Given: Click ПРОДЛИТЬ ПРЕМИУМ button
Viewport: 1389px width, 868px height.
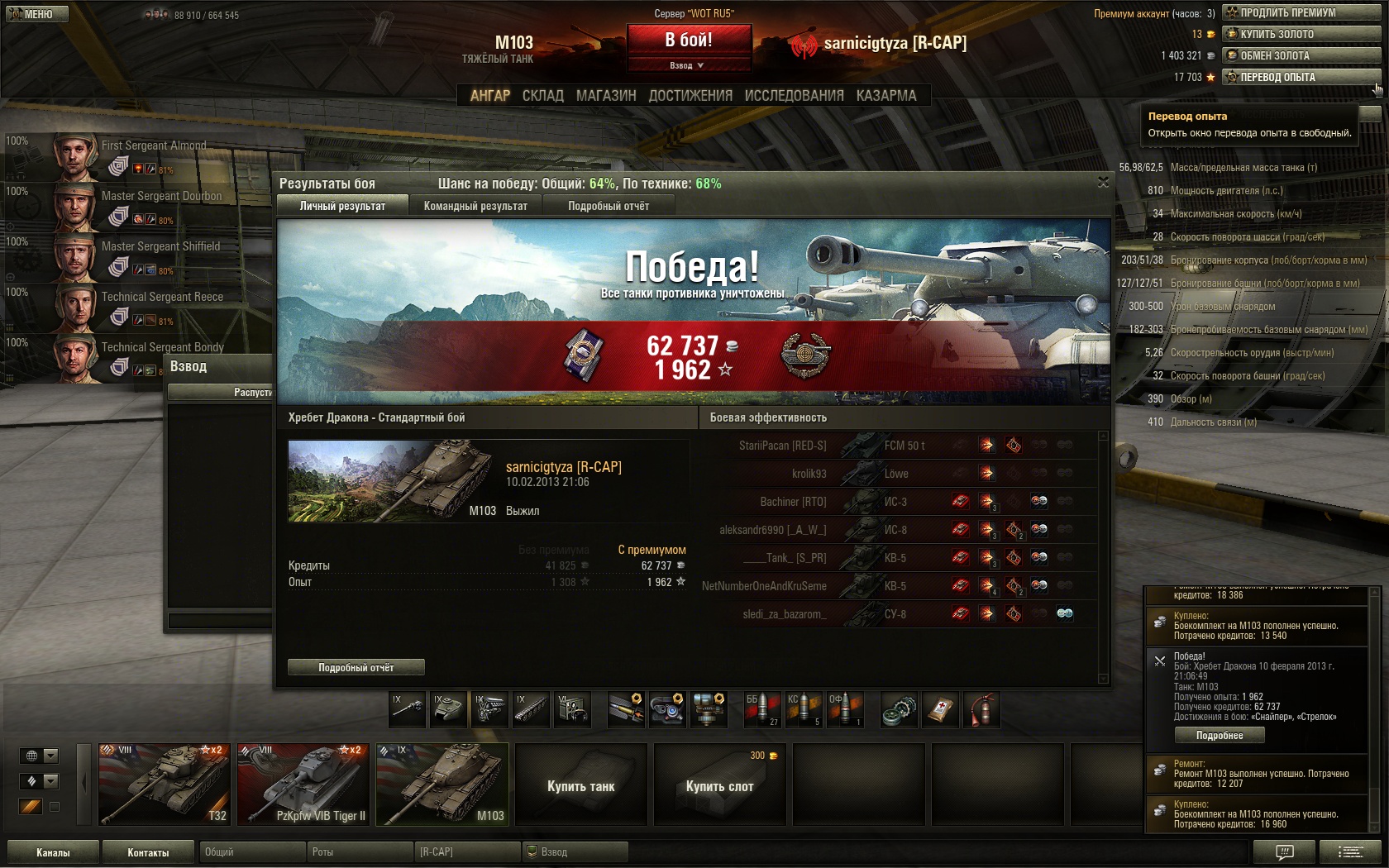Looking at the screenshot, I should click(1301, 12).
